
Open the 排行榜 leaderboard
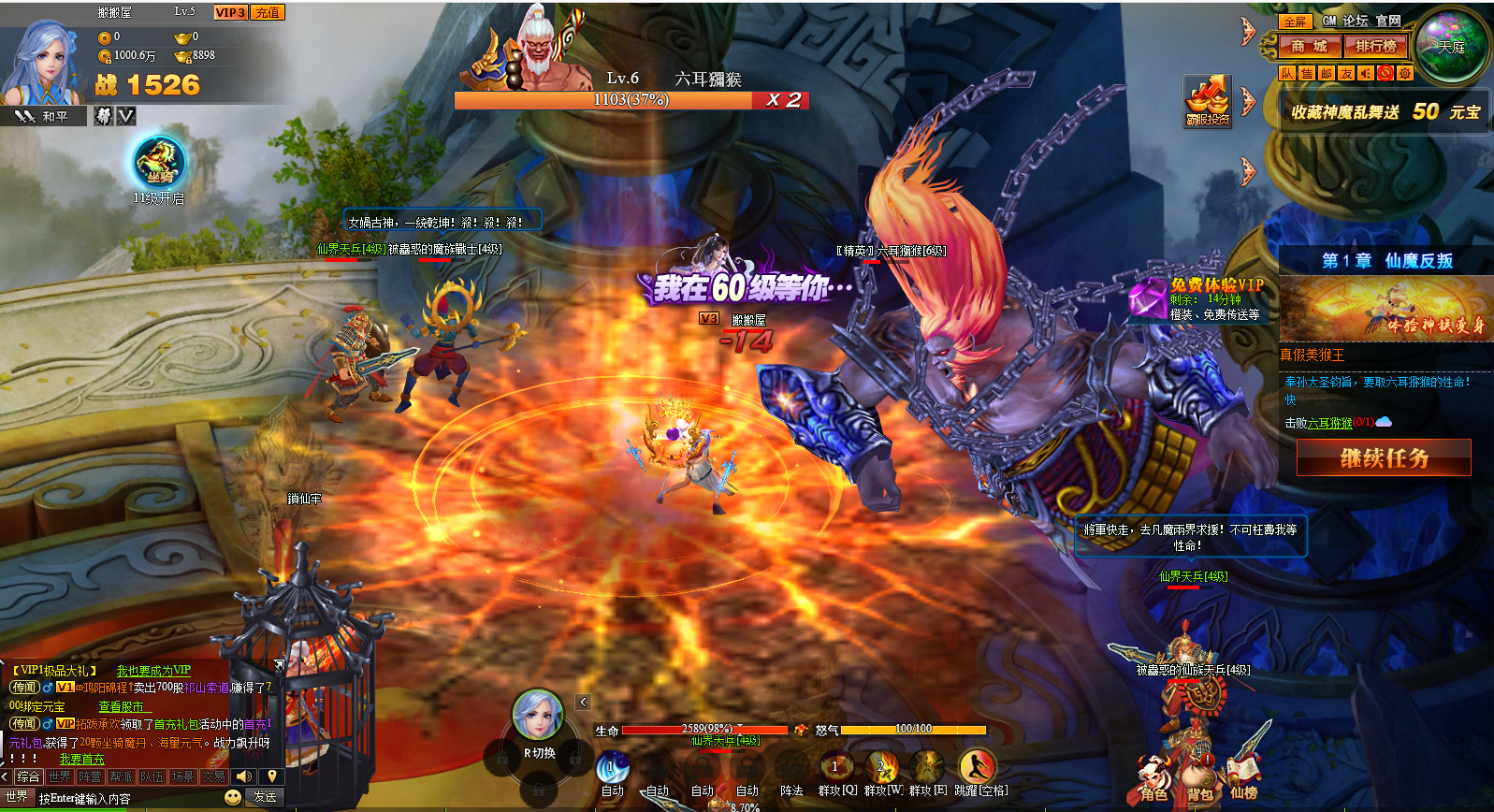[1375, 46]
